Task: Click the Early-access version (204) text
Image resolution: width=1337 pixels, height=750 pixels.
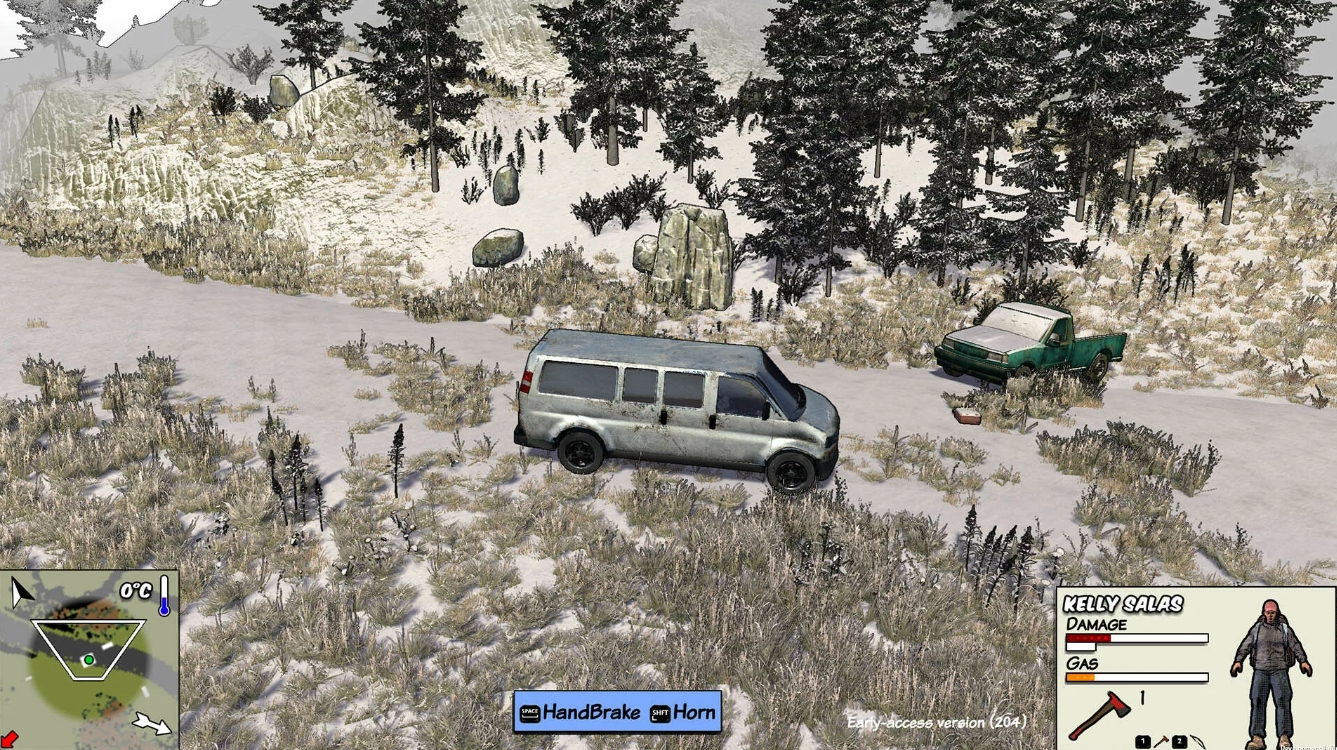Action: 937,721
